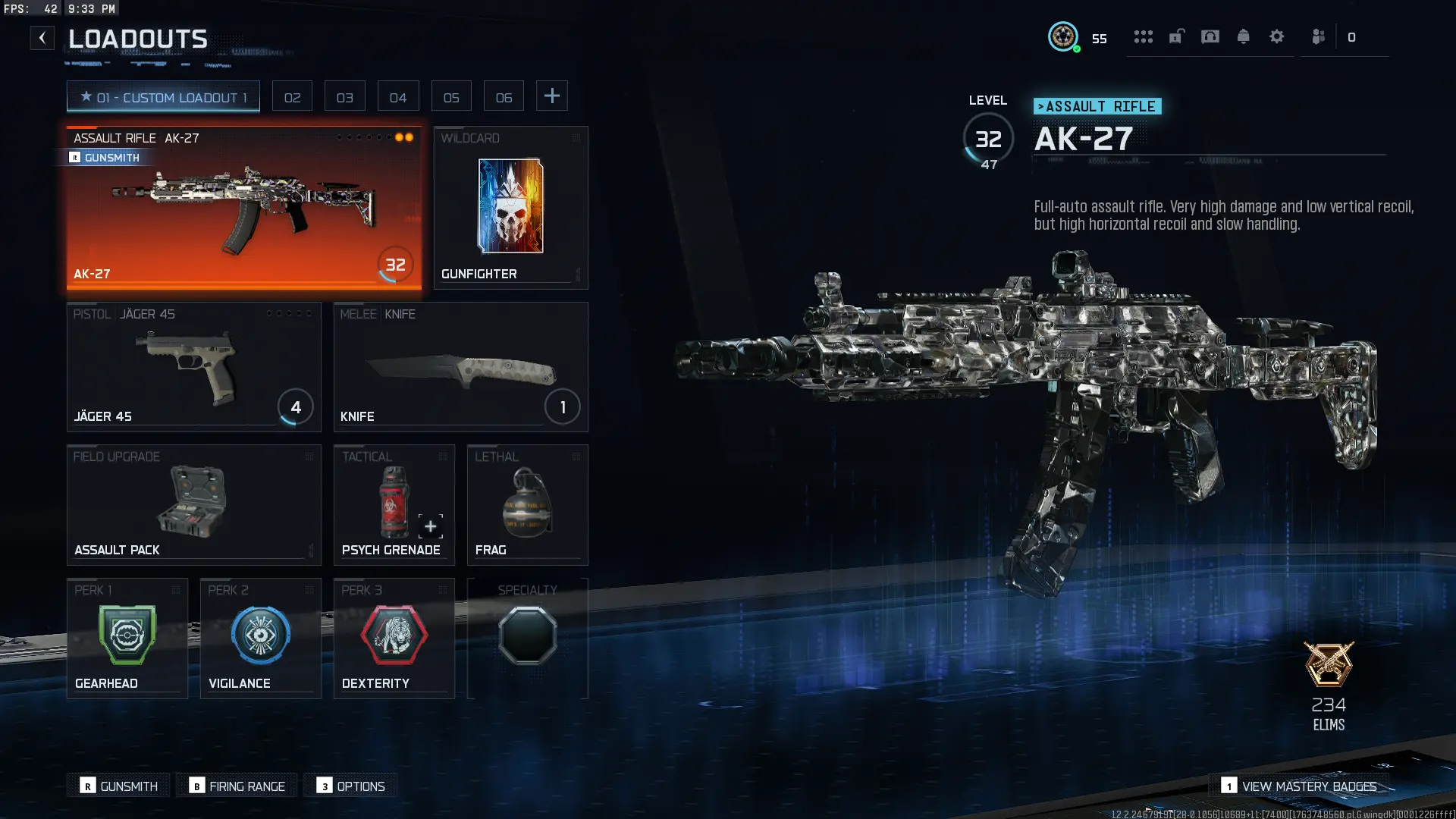Open the empty Specialty slot
The width and height of the screenshot is (1456, 819).
(x=528, y=637)
